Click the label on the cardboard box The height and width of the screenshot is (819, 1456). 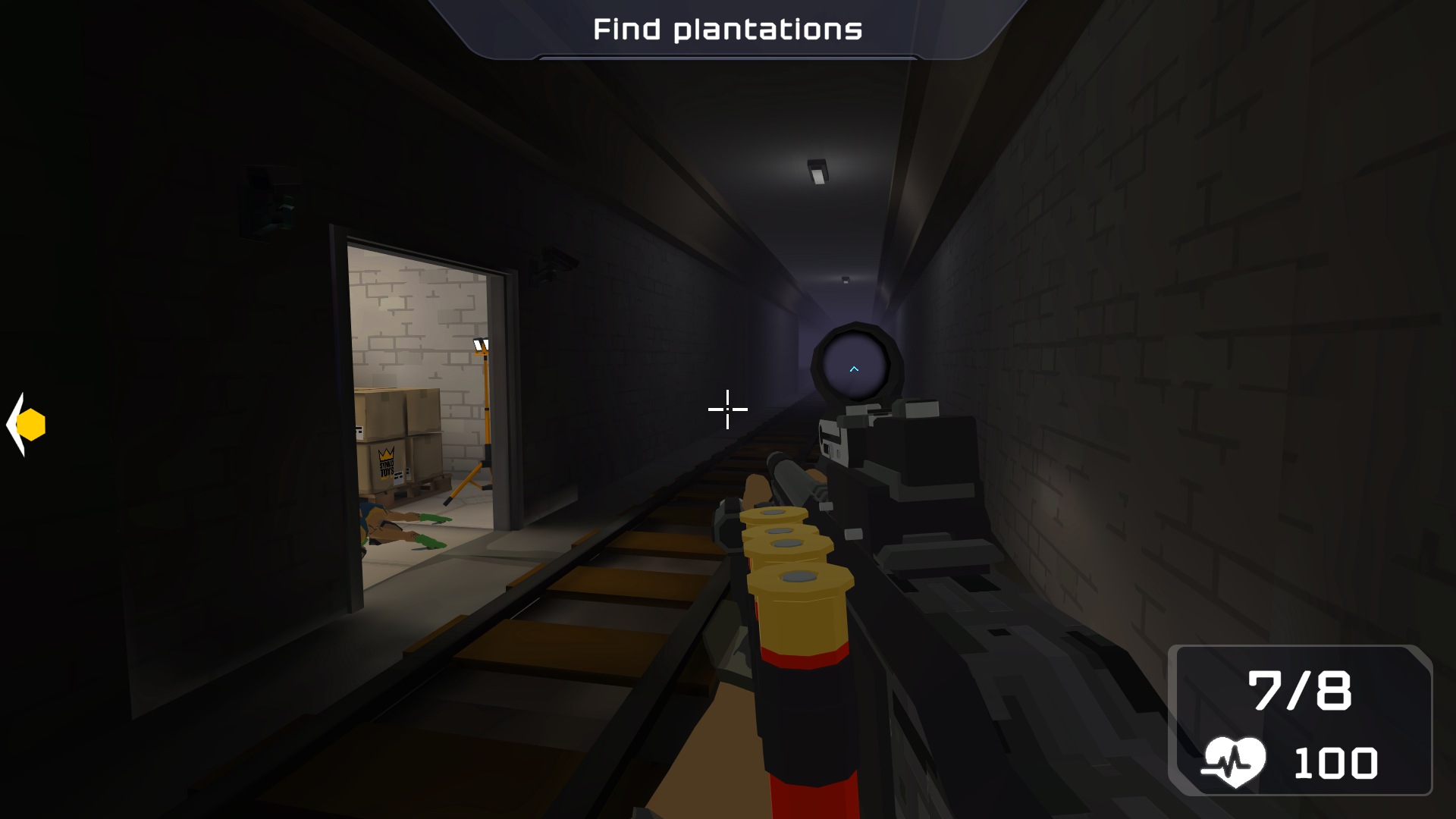pos(398,479)
